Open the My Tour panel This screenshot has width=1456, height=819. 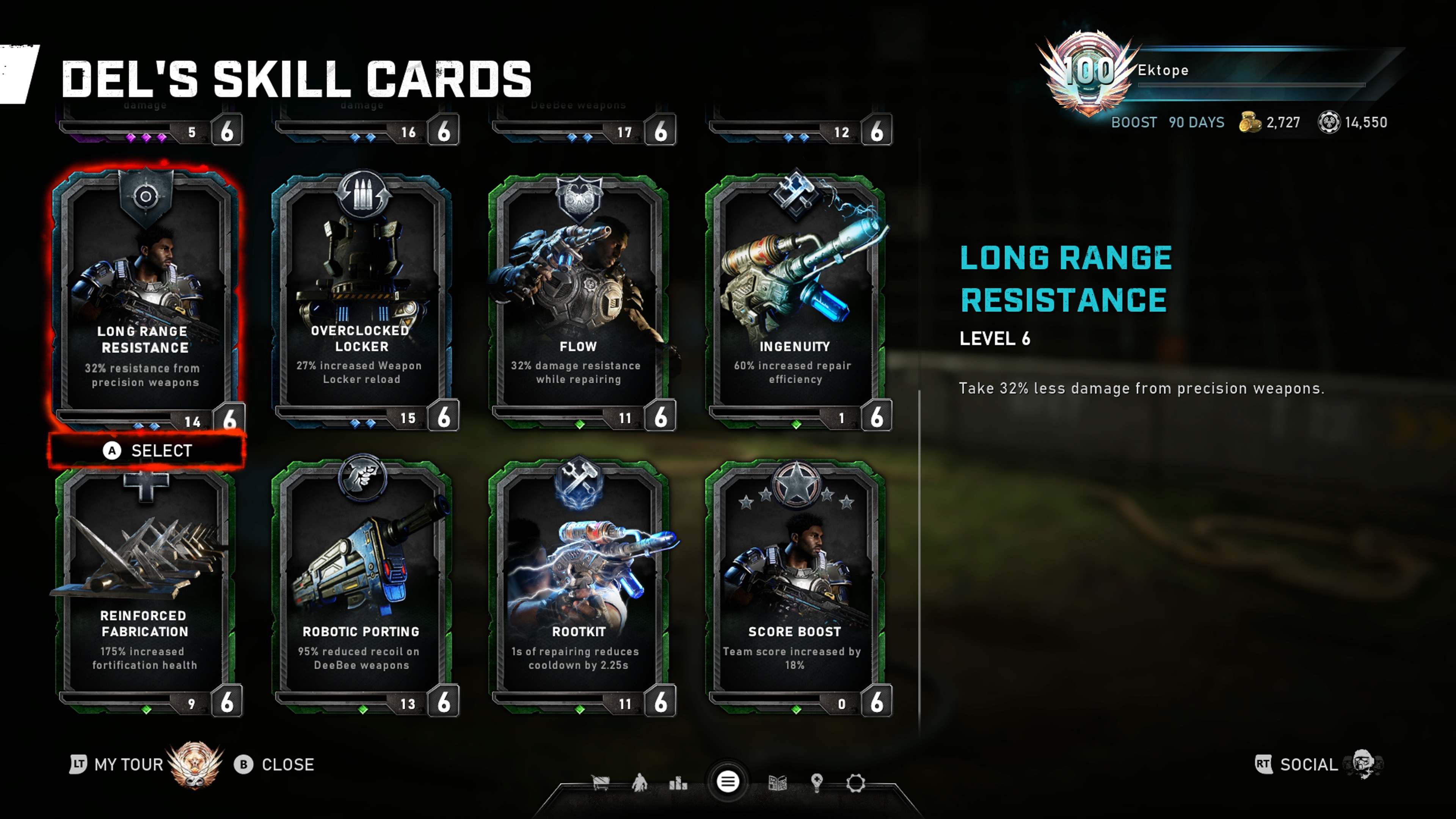click(x=128, y=765)
